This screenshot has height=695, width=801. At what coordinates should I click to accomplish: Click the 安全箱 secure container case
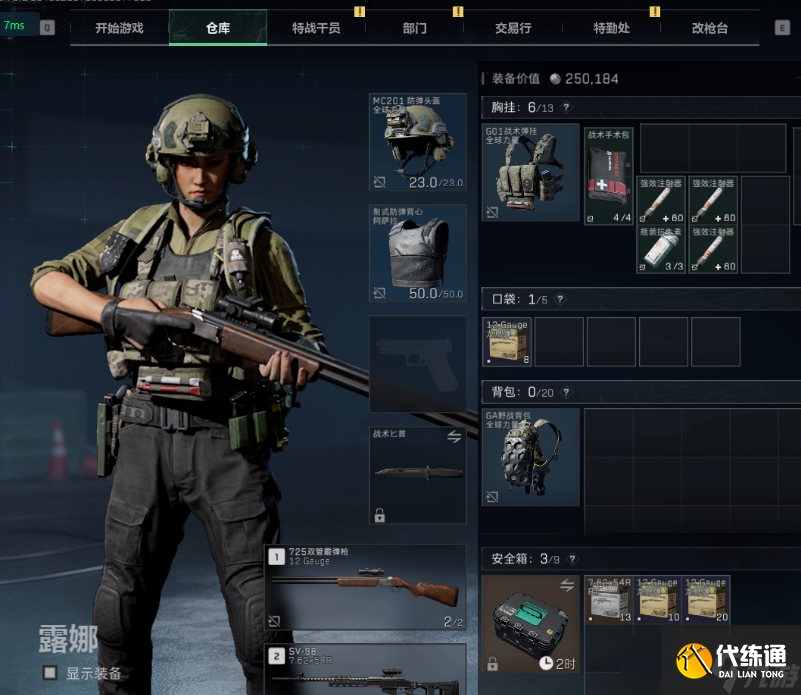530,622
